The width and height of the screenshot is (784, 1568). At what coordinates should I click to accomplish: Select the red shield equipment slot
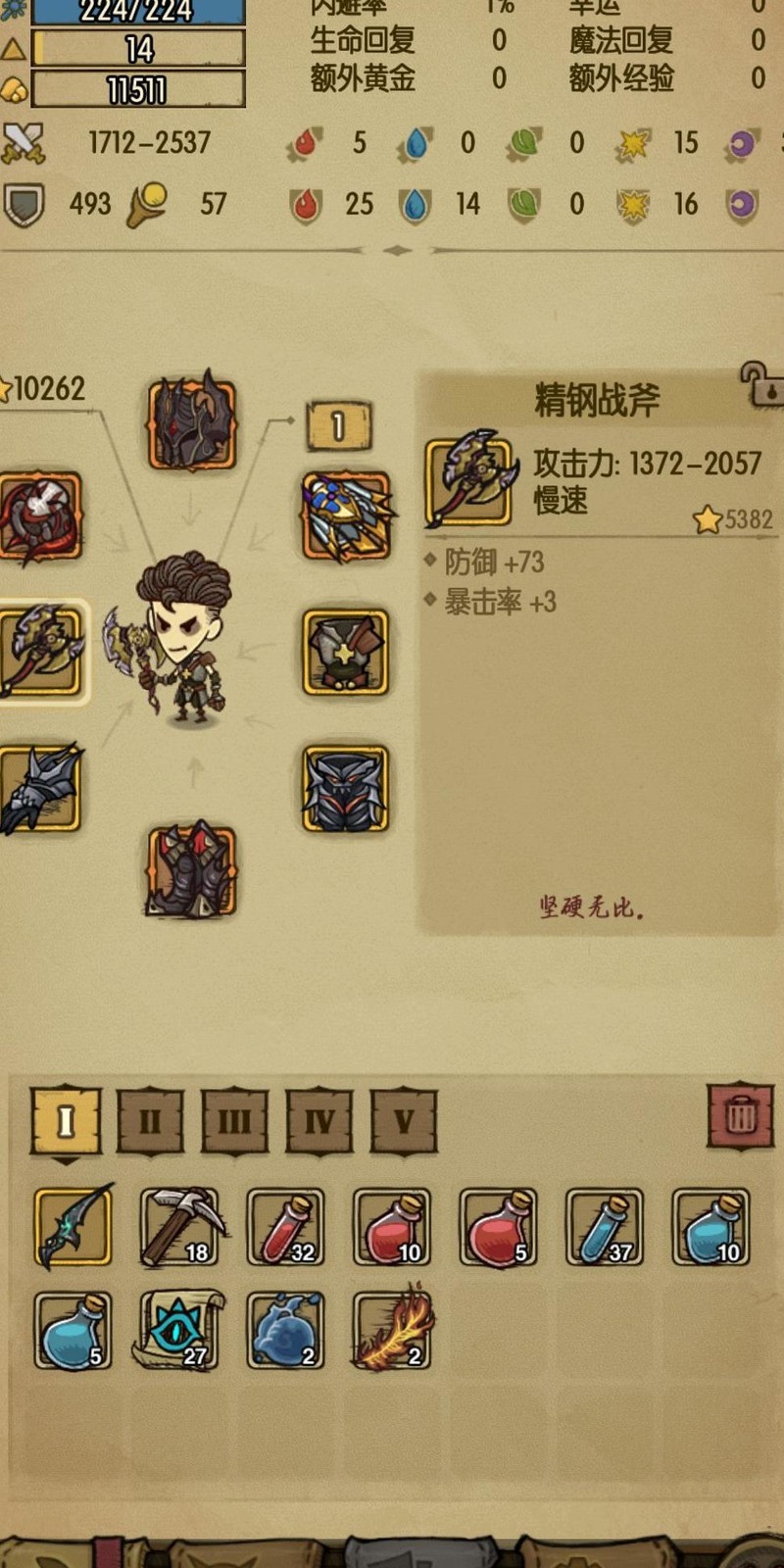41,517
